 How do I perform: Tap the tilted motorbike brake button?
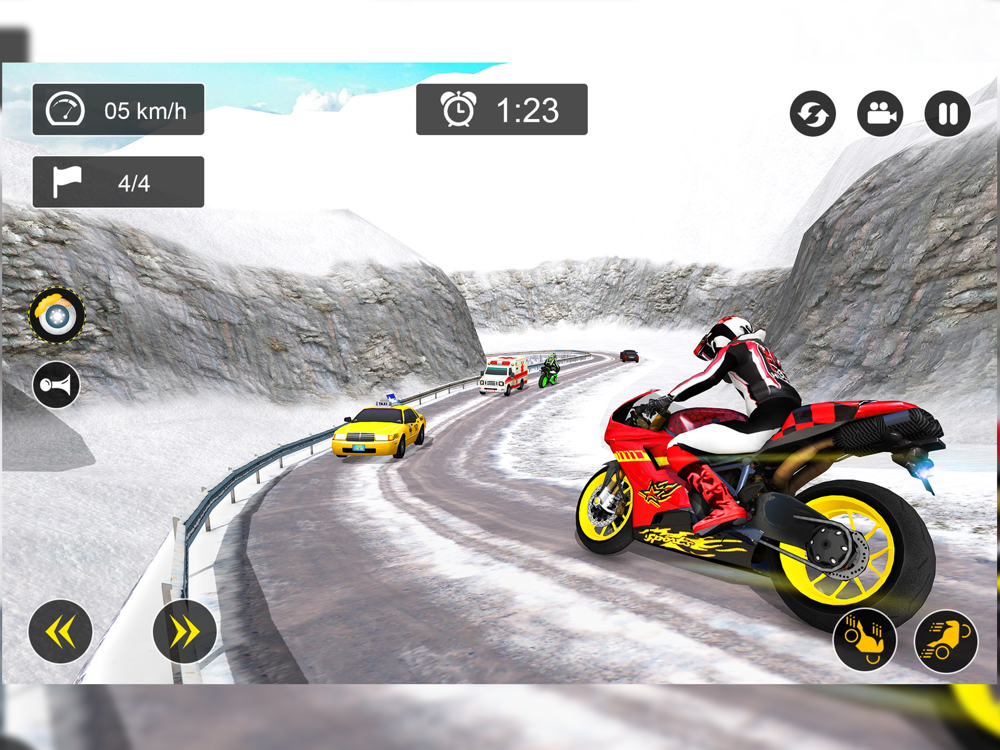coord(865,641)
